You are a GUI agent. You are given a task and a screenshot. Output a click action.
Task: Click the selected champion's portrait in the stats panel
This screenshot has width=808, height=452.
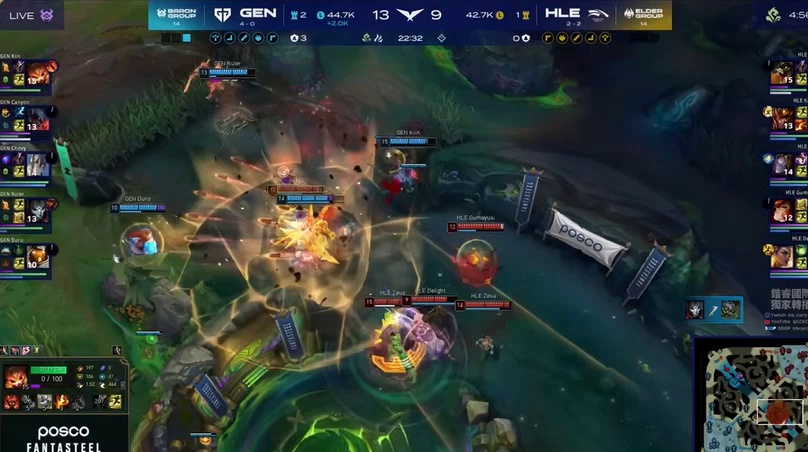pos(15,378)
